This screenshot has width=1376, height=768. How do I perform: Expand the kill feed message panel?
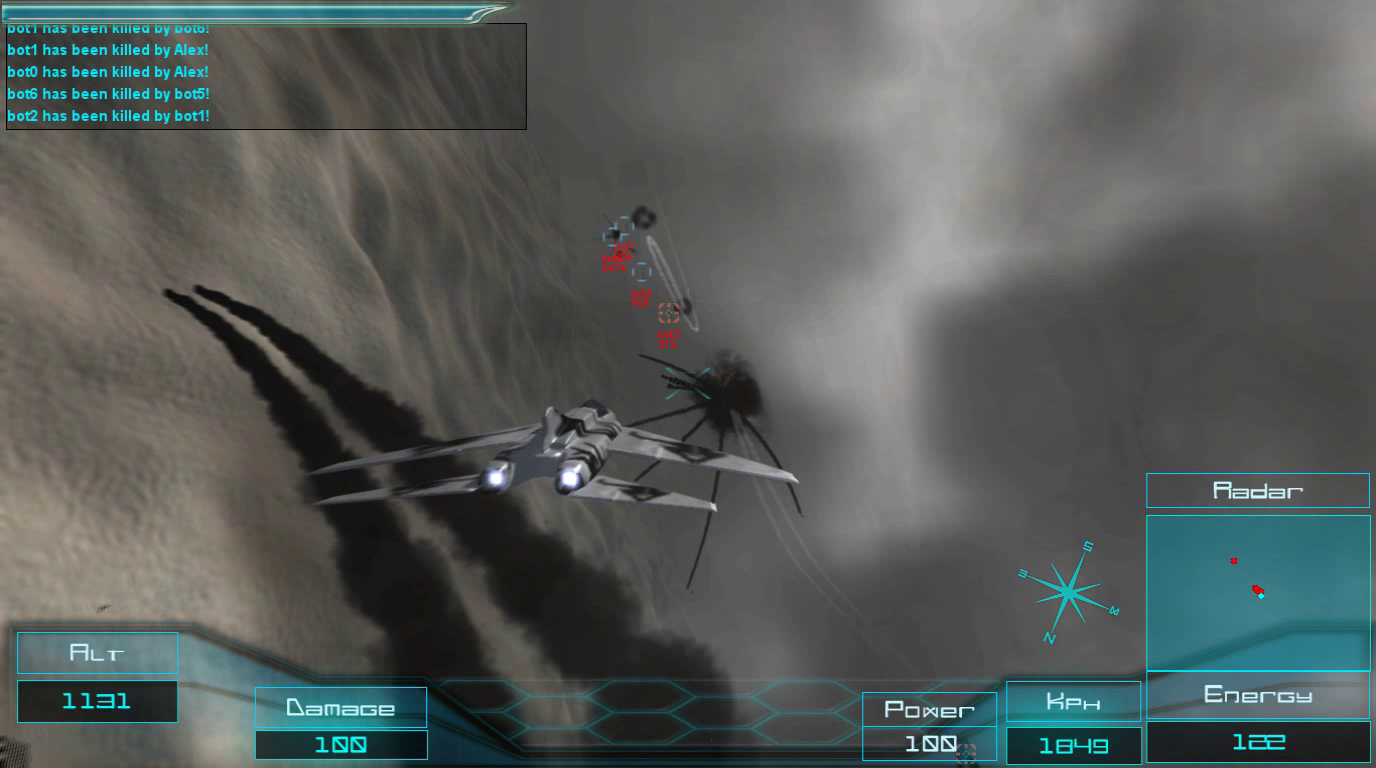265,77
